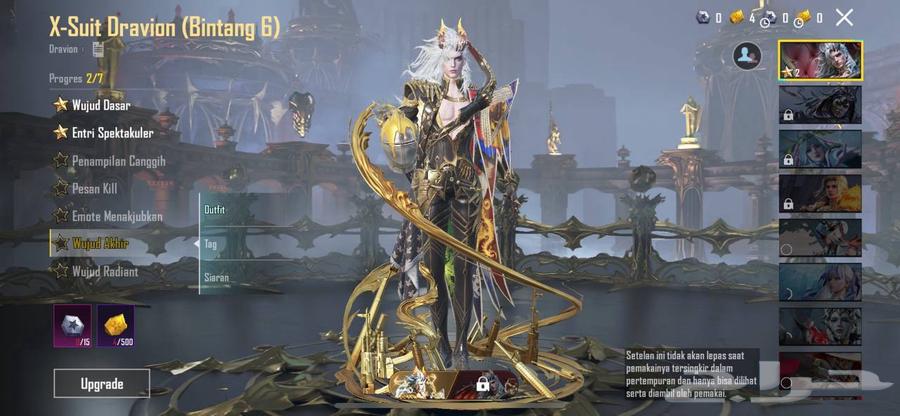The image size is (900, 416).
Task: View the Emote Menakjubkan stage
Action: (116, 216)
